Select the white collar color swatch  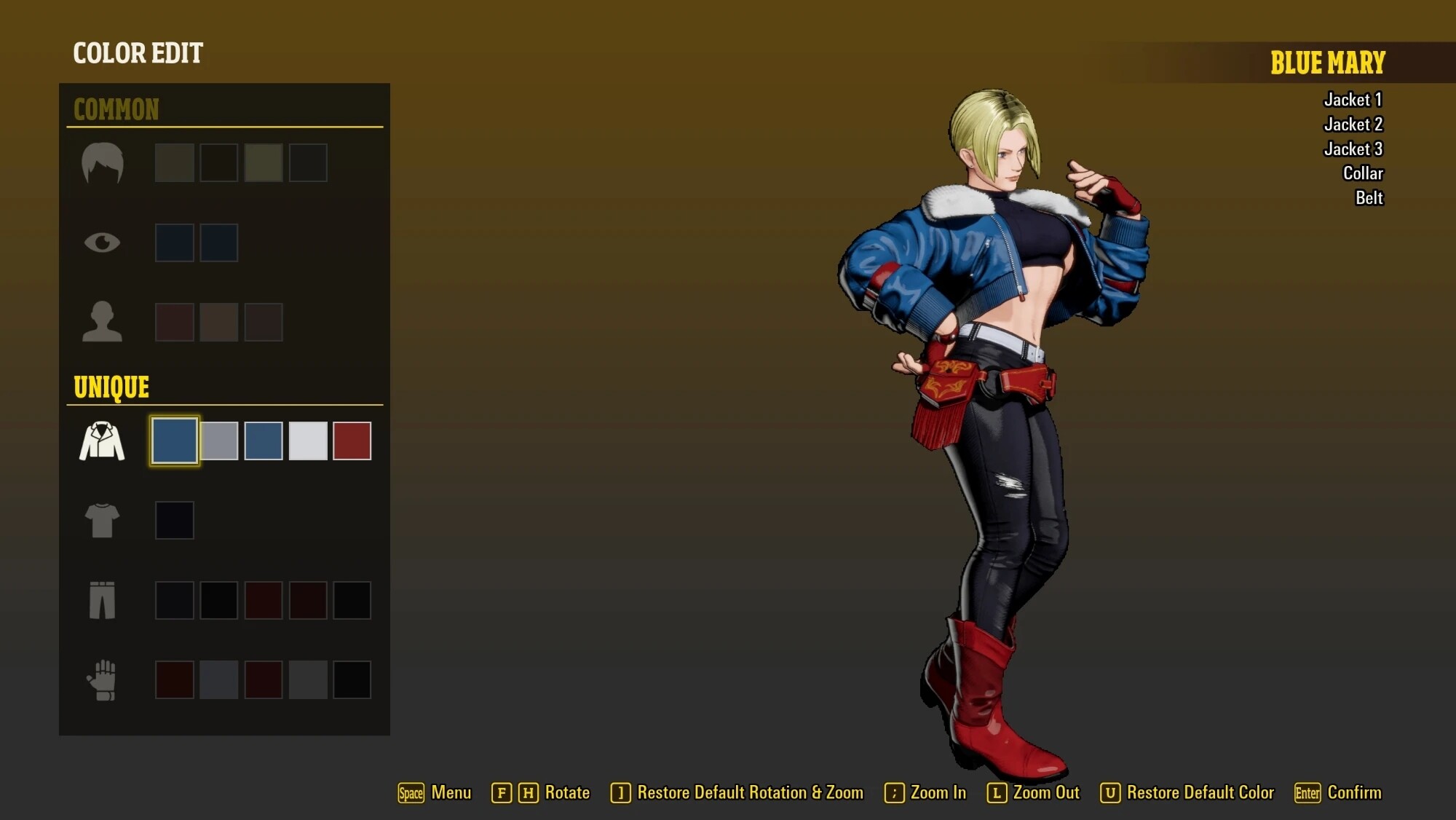pyautogui.click(x=308, y=441)
